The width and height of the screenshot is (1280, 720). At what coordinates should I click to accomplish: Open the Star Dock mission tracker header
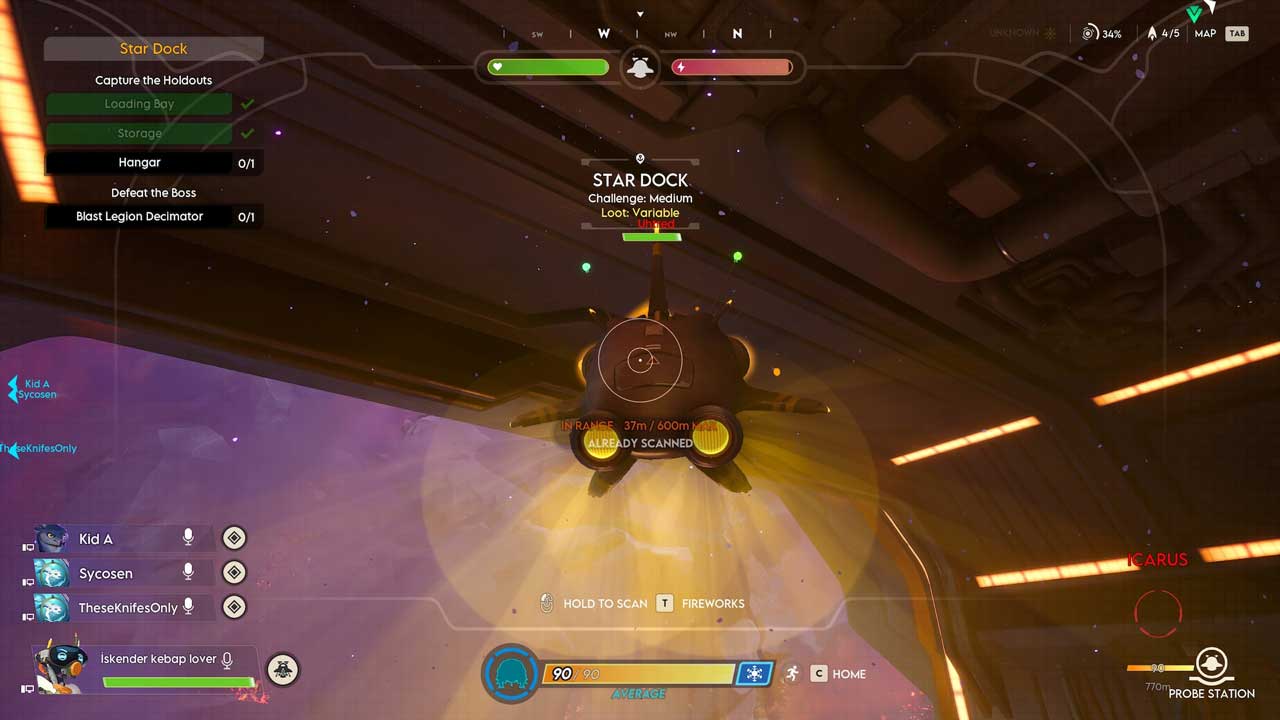(x=153, y=48)
